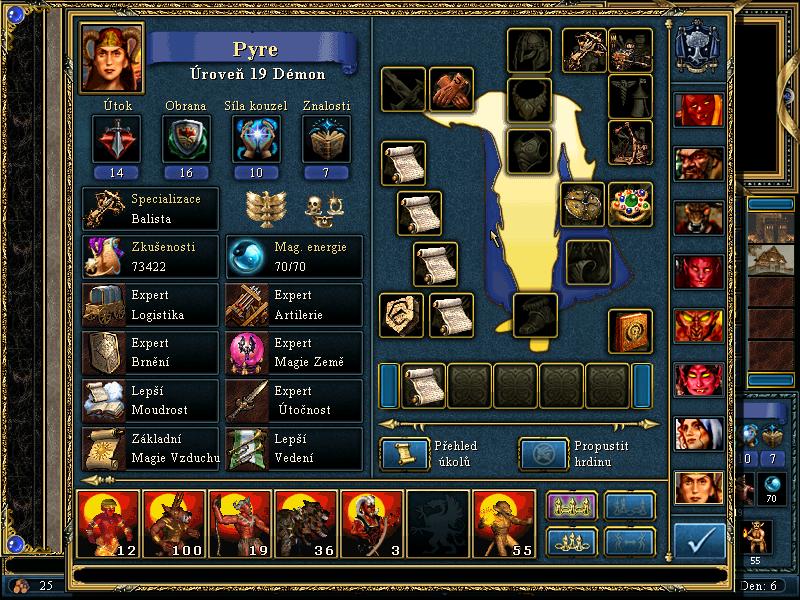Select the army stack of 100 creatures
The image size is (800, 600).
coord(174,522)
